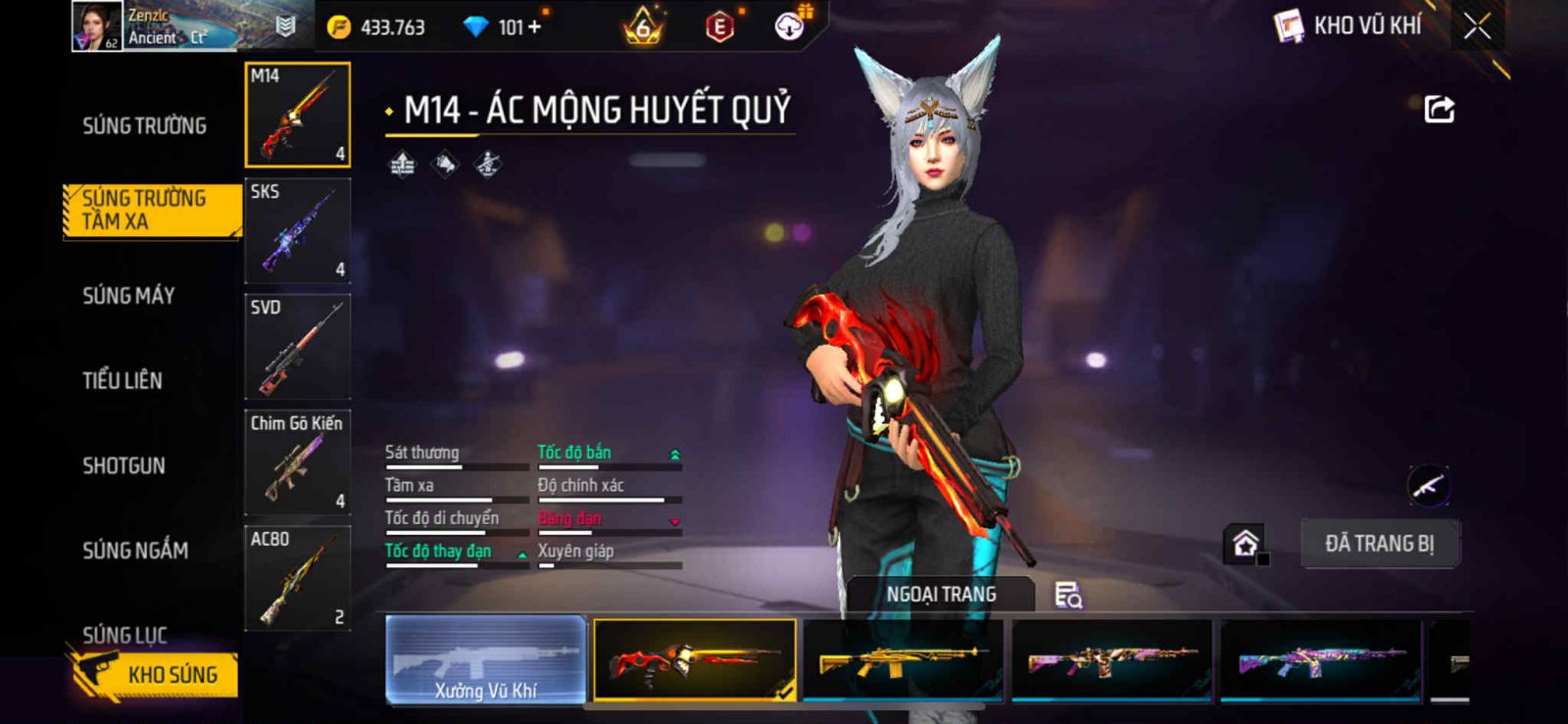The image size is (1568, 724).
Task: Add diamonds with the plus button
Action: coord(535,27)
